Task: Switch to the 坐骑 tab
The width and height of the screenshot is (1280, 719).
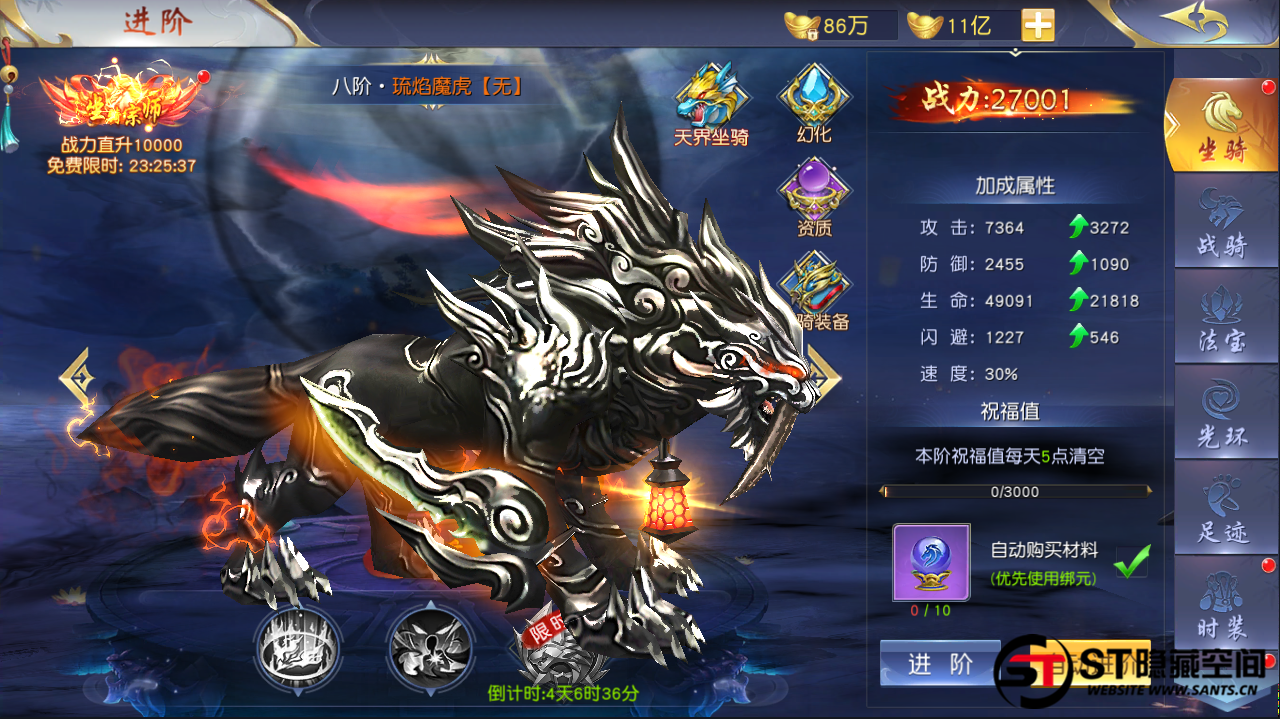Action: coord(1221,126)
